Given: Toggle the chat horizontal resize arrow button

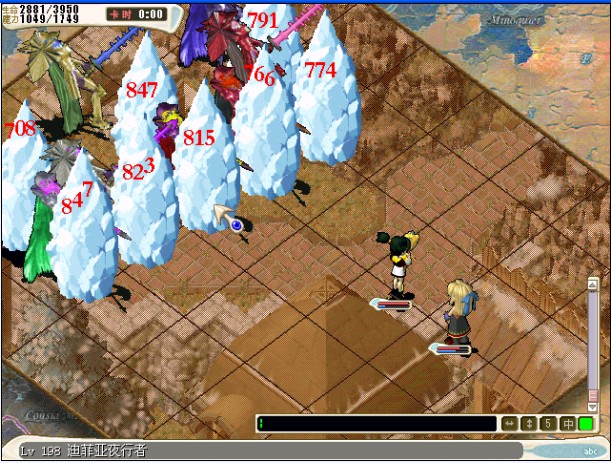Looking at the screenshot, I should (x=510, y=424).
